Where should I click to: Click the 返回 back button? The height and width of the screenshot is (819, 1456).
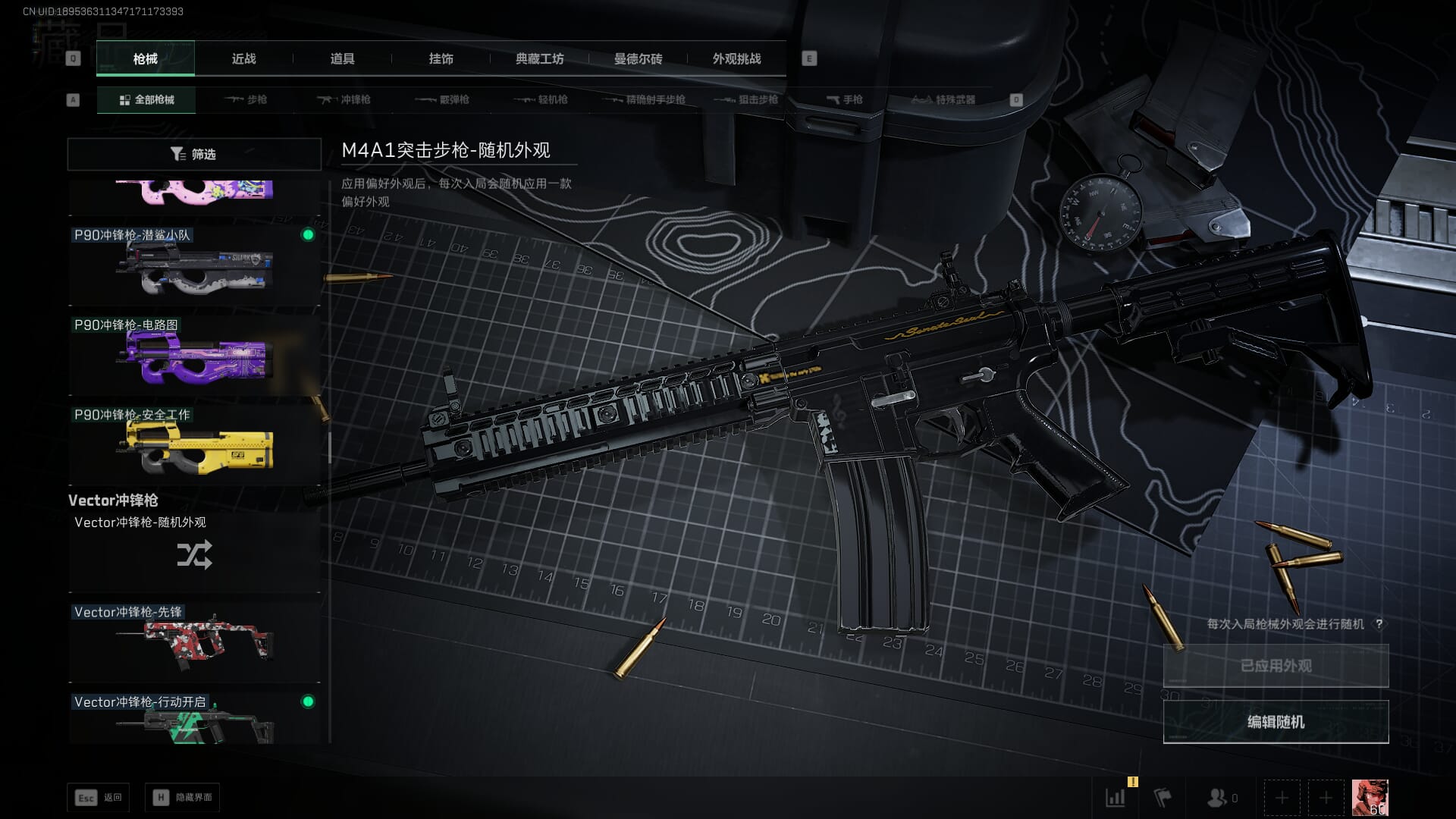(x=99, y=797)
